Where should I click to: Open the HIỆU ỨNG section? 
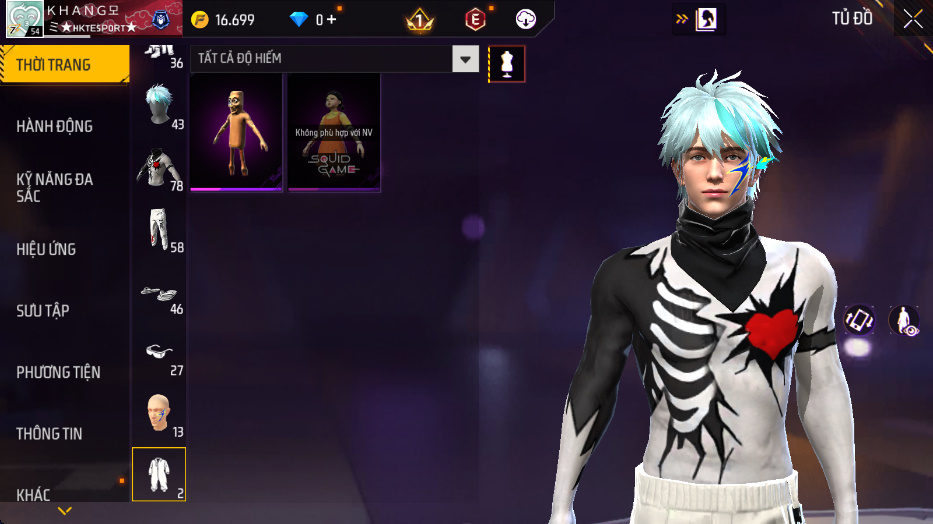tap(47, 249)
